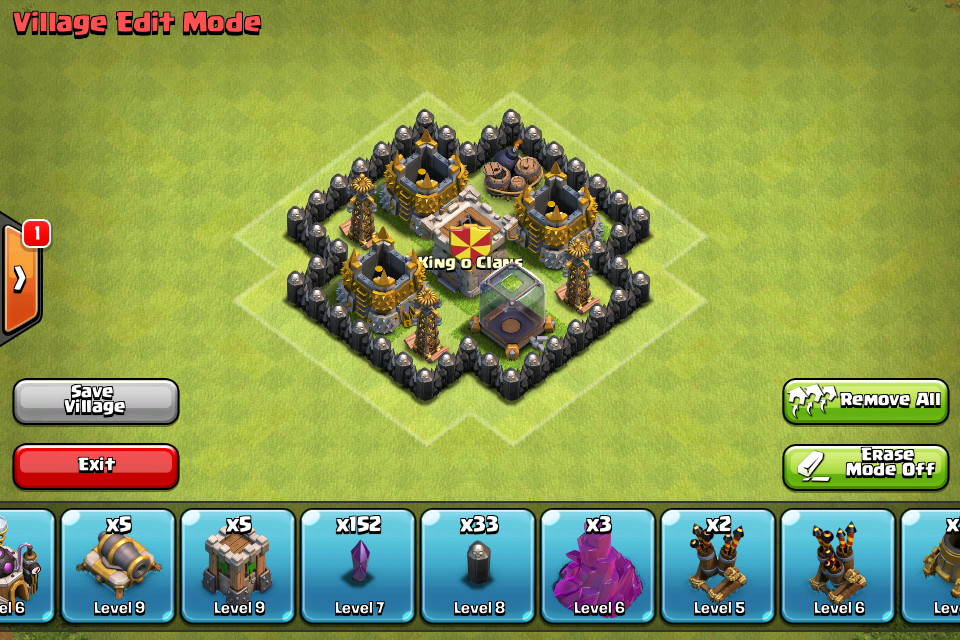This screenshot has width=960, height=640.
Task: Exit Village Edit Mode
Action: pos(96,465)
